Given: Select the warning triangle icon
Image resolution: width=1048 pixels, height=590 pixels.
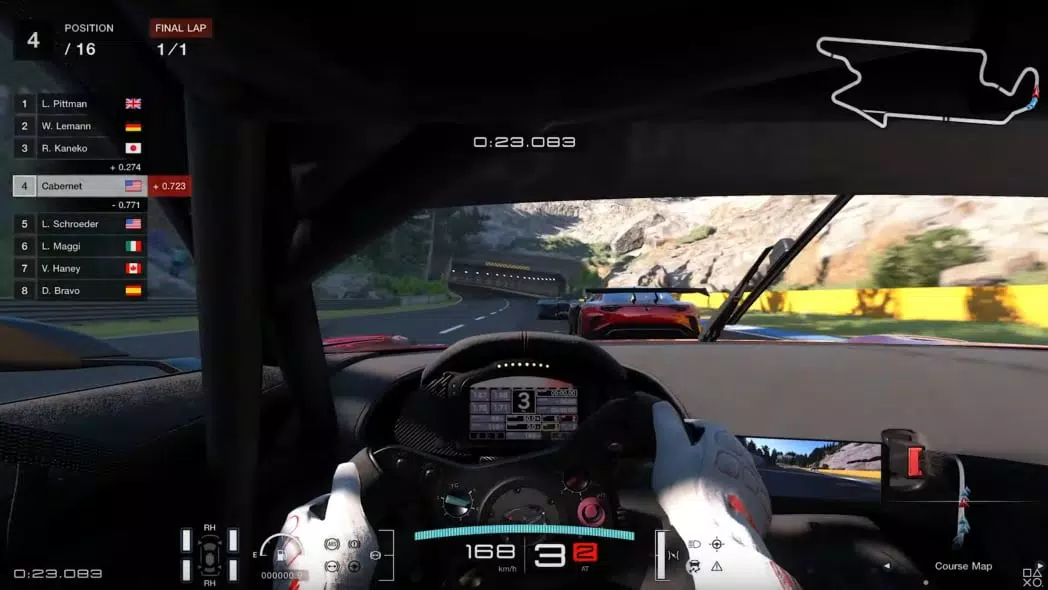Looking at the screenshot, I should coord(717,567).
